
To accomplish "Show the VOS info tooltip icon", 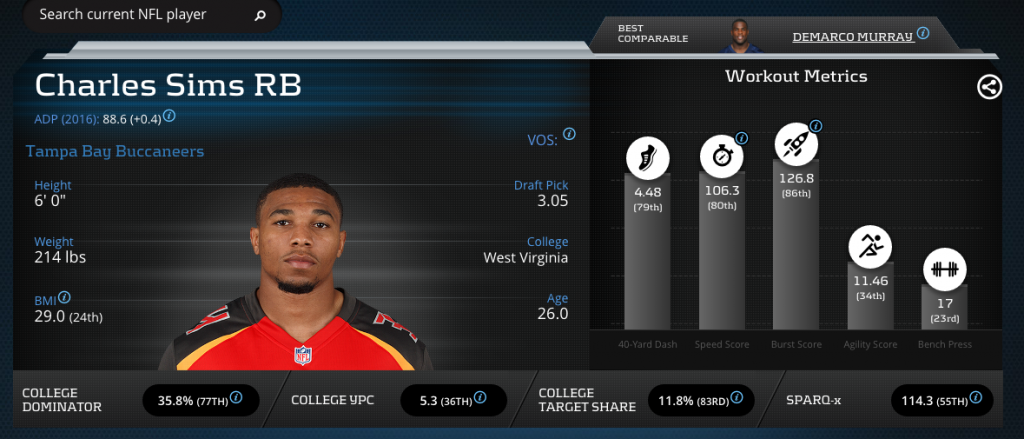I will tap(569, 134).
